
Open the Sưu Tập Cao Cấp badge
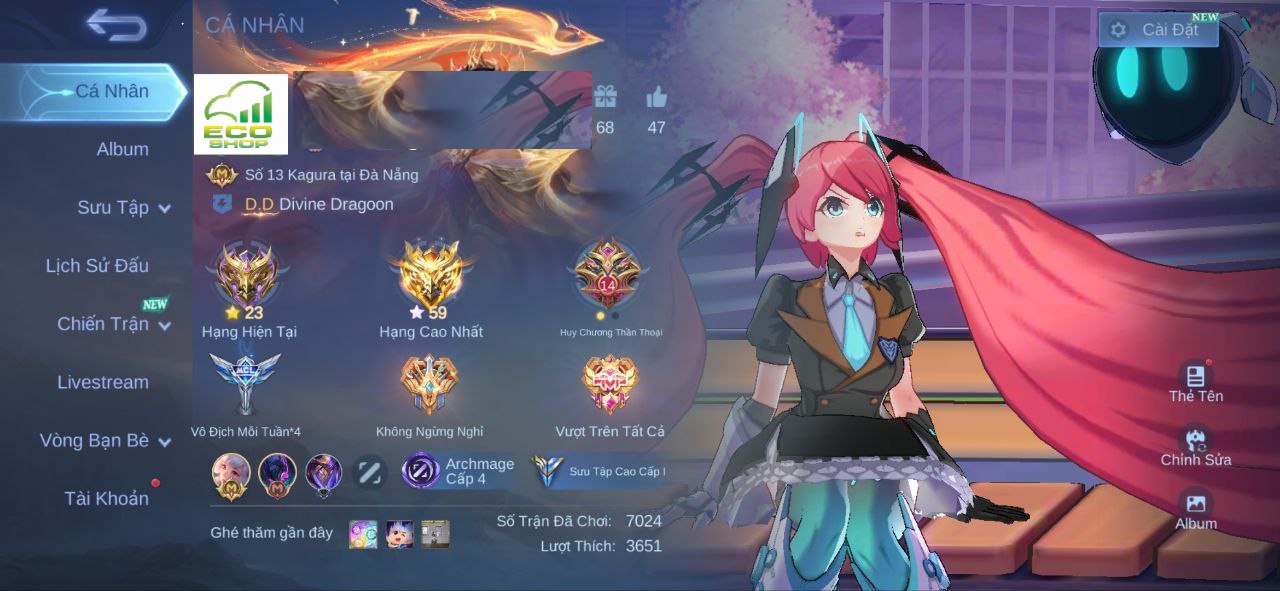pyautogui.click(x=599, y=471)
